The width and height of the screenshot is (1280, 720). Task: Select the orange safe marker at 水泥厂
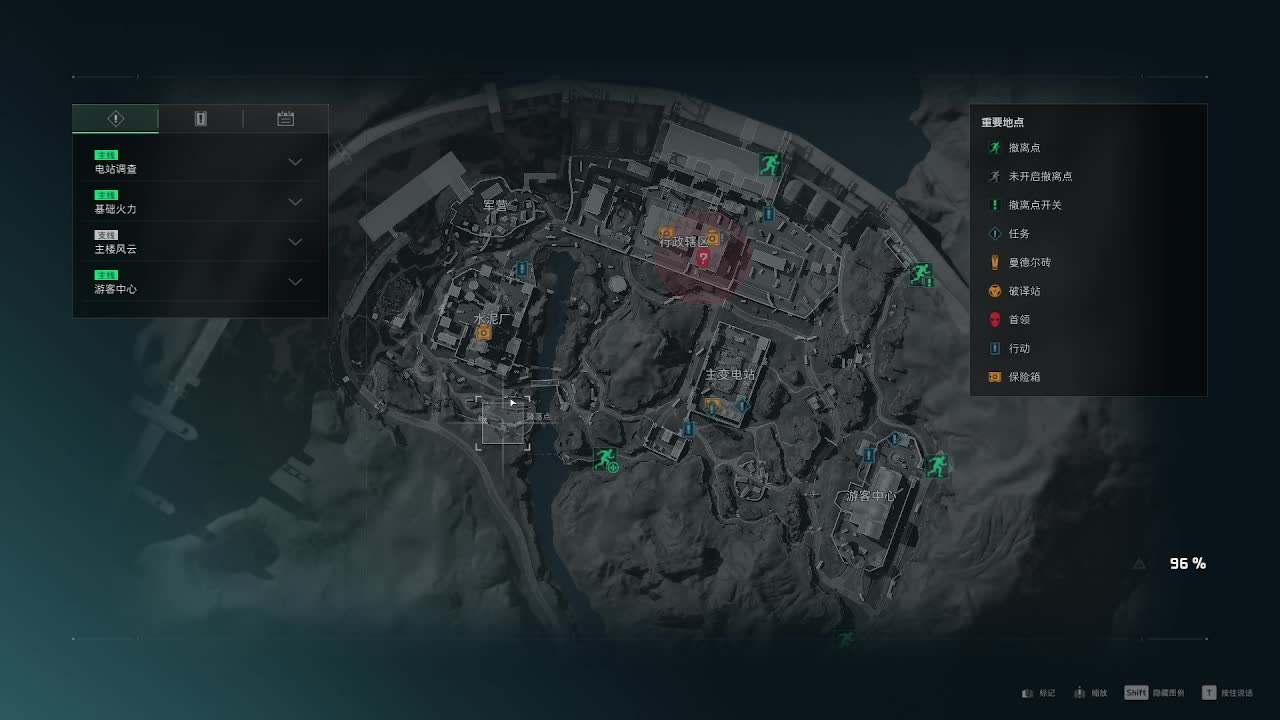tap(484, 332)
